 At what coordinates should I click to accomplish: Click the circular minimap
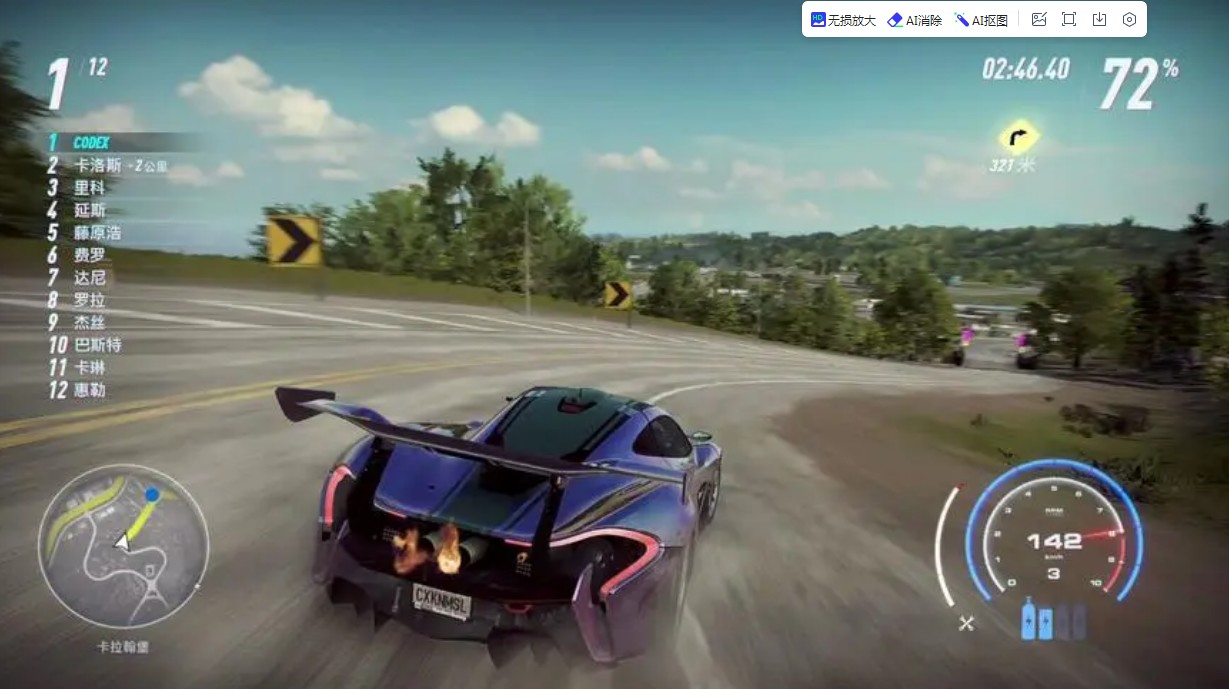point(123,547)
